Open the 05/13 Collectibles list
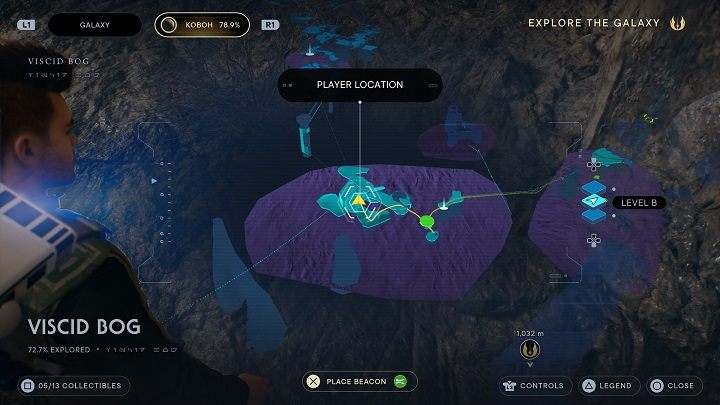Viewport: 720px width, 405px height. click(74, 385)
